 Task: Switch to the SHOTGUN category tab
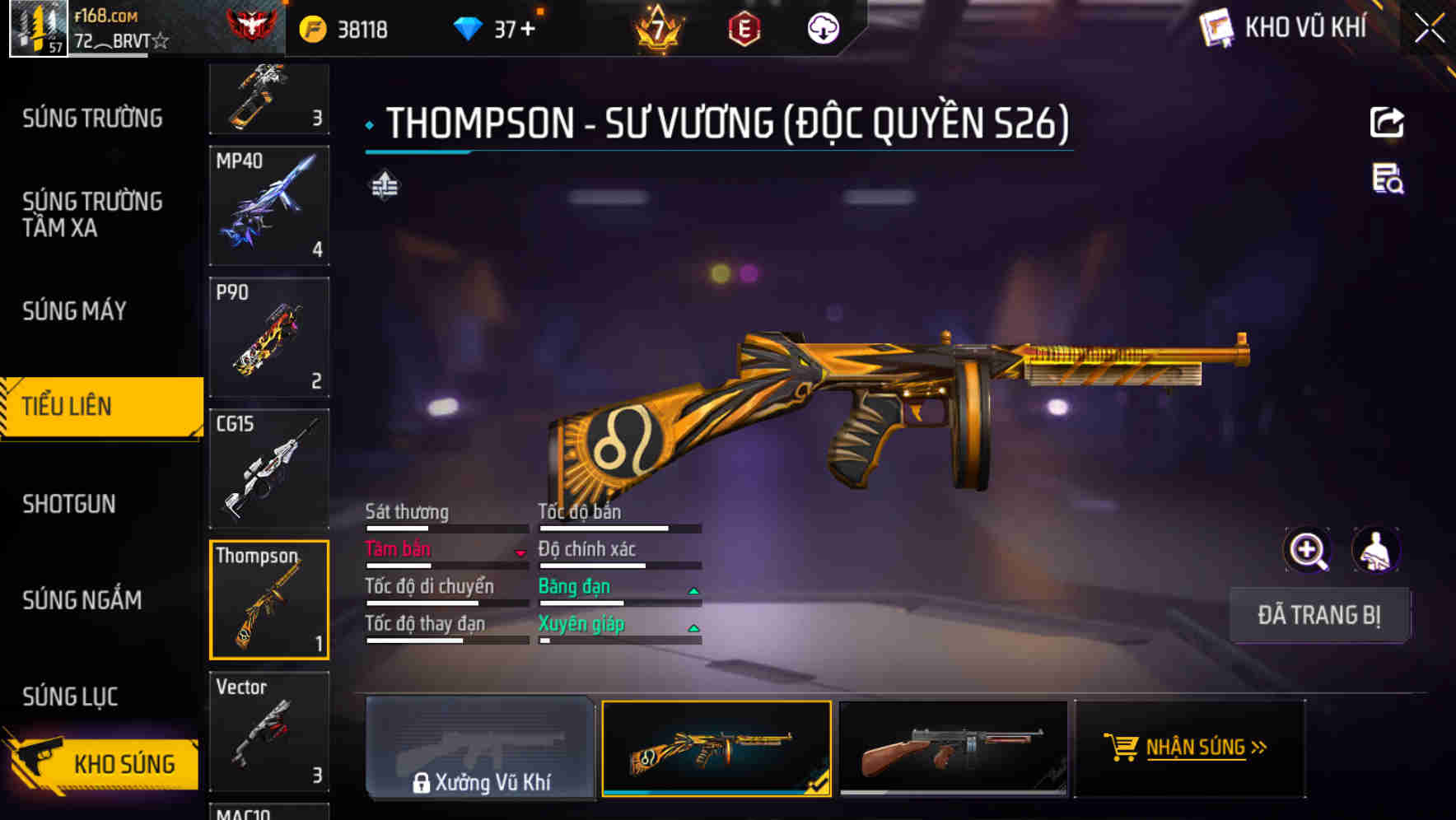pyautogui.click(x=69, y=503)
